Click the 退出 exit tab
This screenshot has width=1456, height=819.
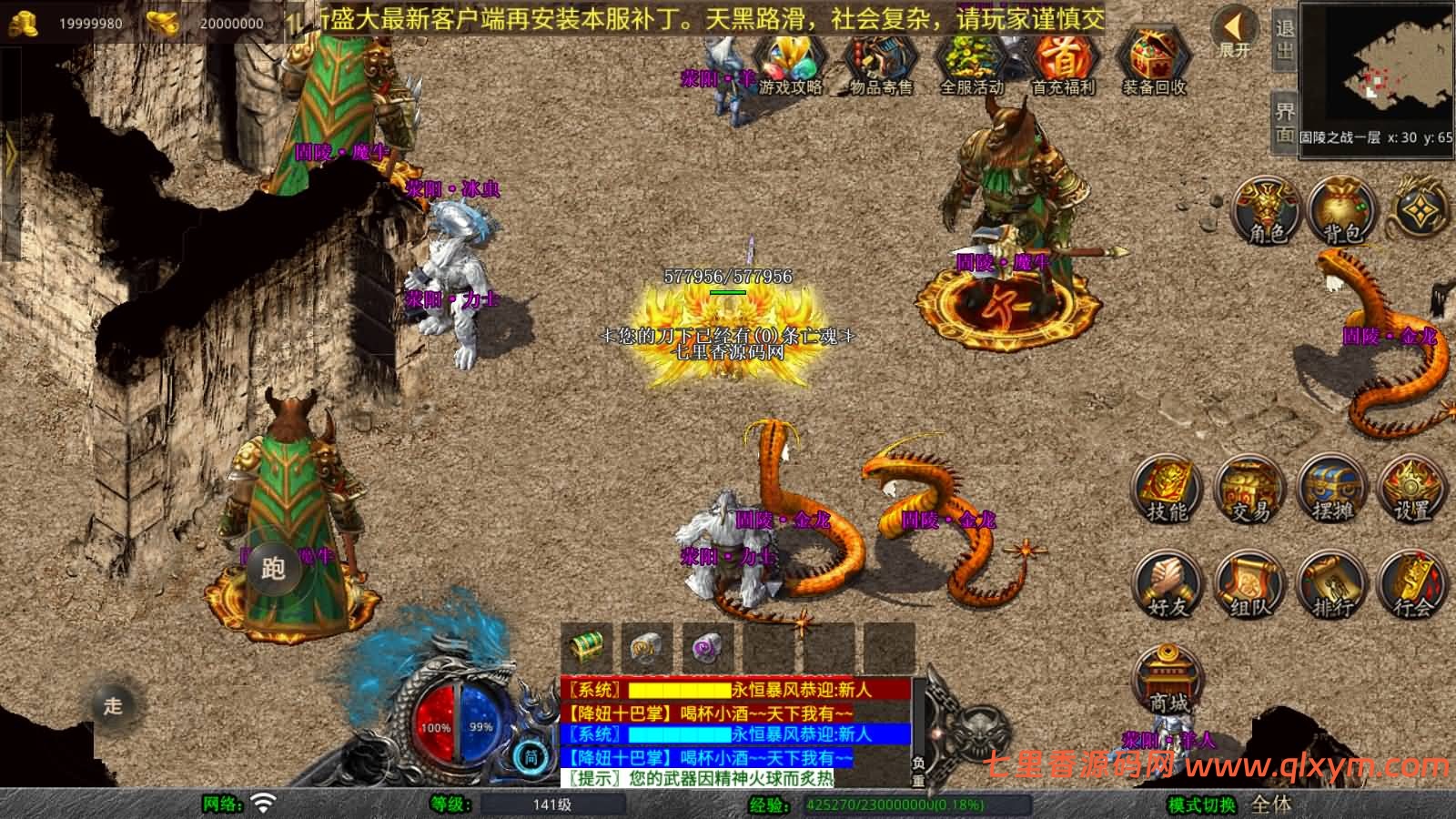pyautogui.click(x=1284, y=39)
